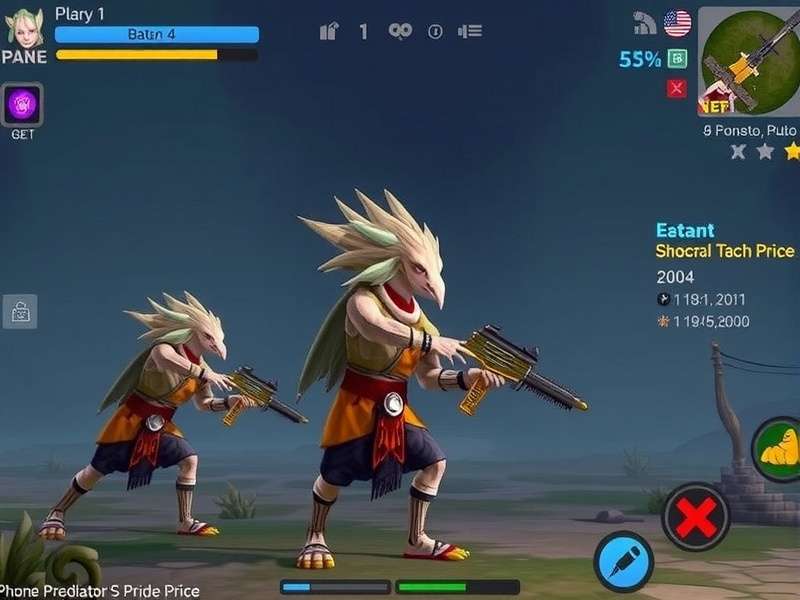The height and width of the screenshot is (600, 800).
Task: Click the yellow star rating icon
Action: [x=792, y=152]
